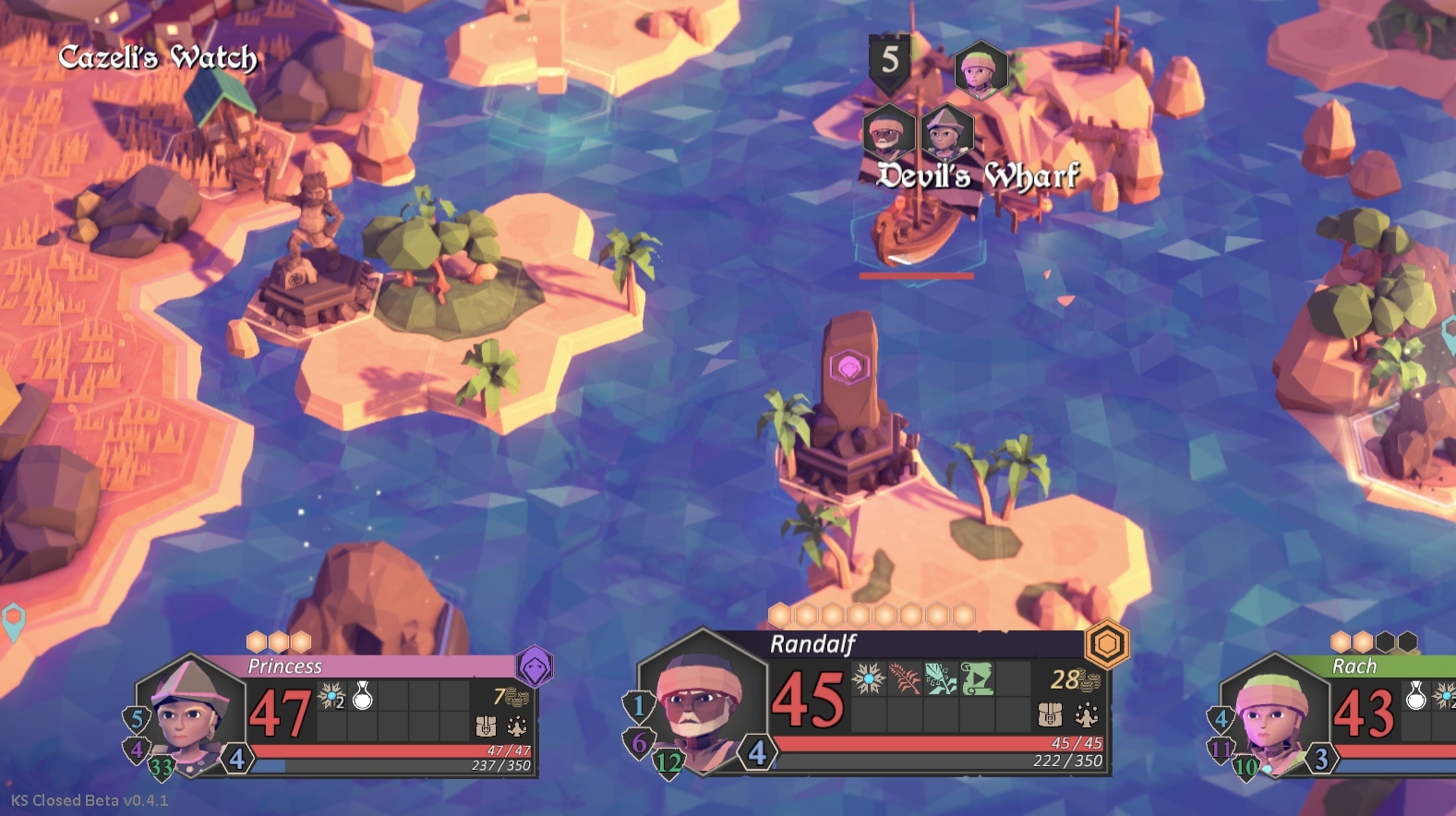1456x816 pixels.
Task: Select the scroll item in Randalf's slots
Action: [x=977, y=679]
